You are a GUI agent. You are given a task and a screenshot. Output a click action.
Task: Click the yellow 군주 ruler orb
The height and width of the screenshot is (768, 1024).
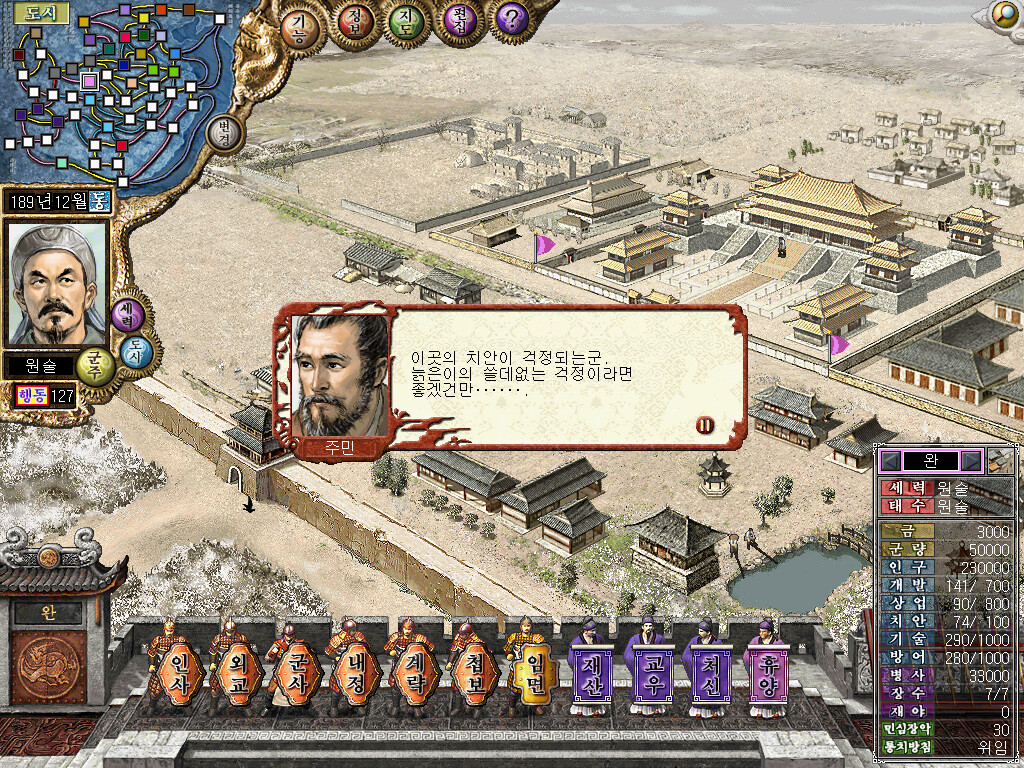coord(95,365)
